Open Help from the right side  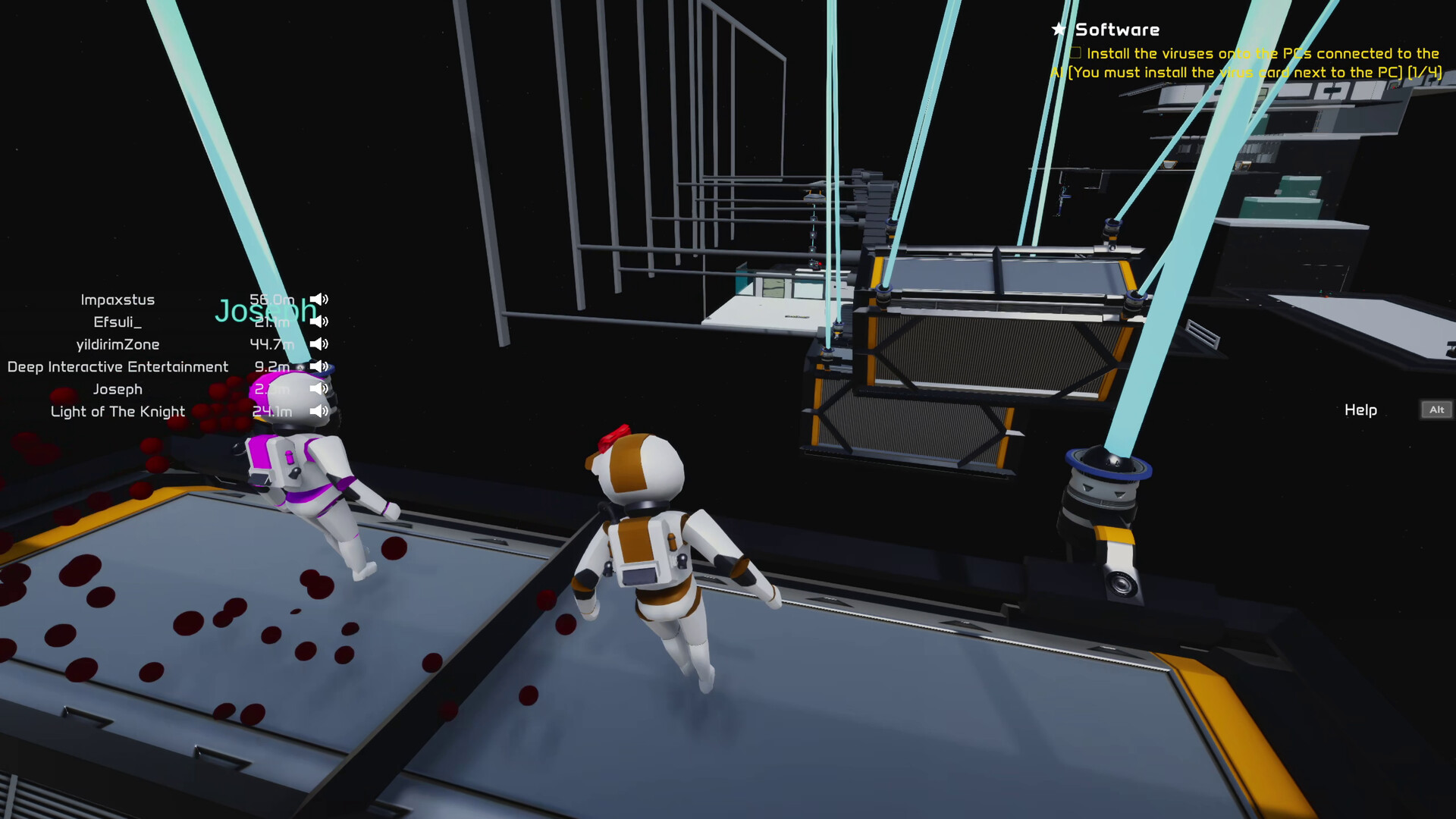coord(1360,409)
